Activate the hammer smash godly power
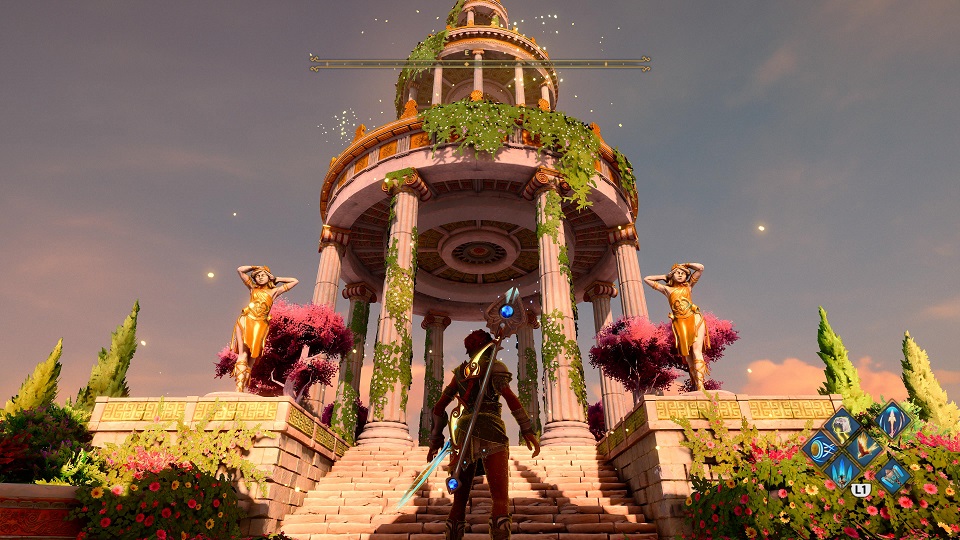Screen dimensions: 960x540 pyautogui.click(x=841, y=427)
